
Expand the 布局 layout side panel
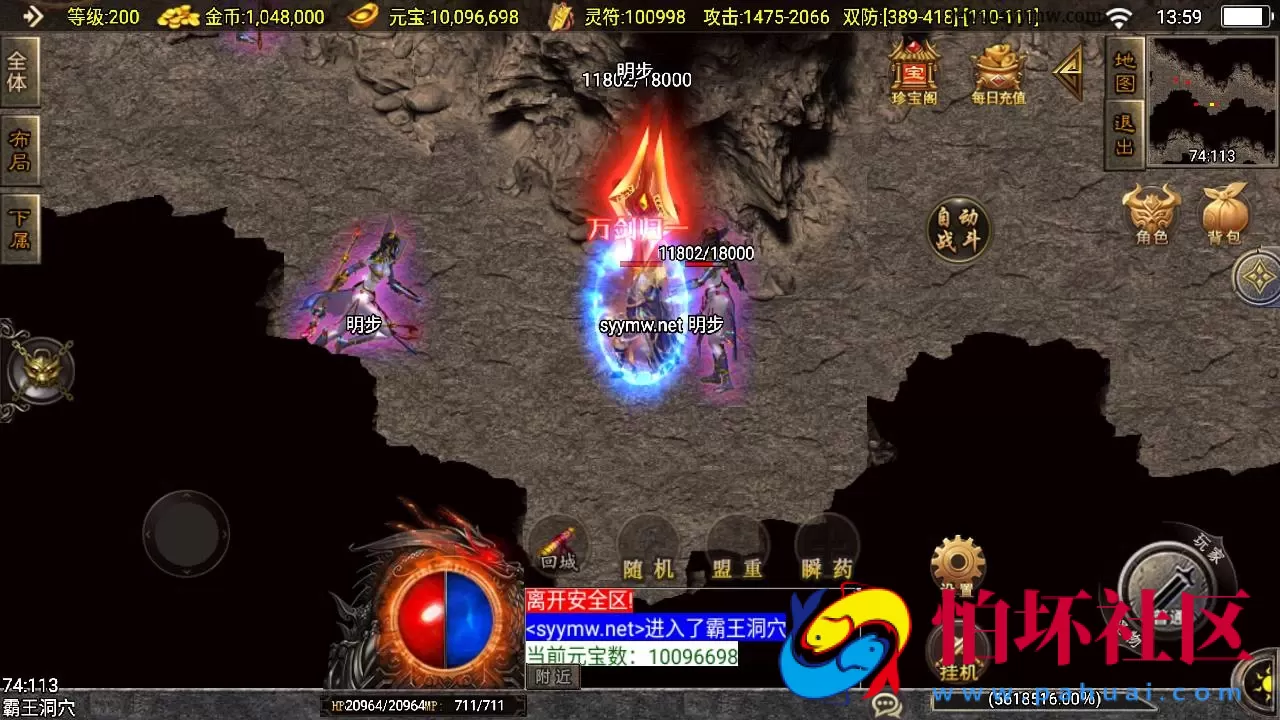pyautogui.click(x=20, y=148)
